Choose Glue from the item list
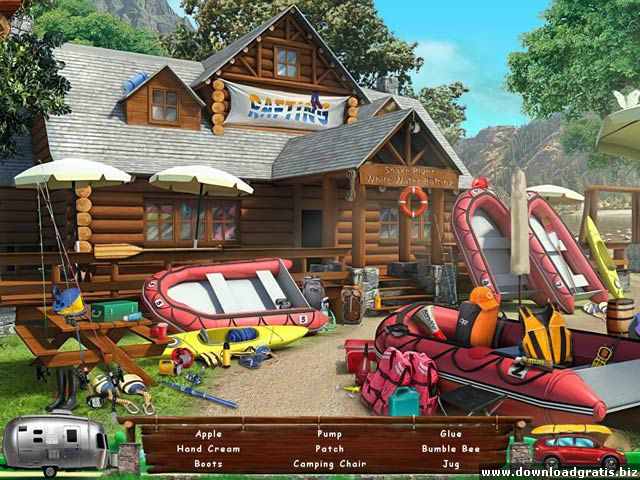The height and width of the screenshot is (480, 640). [x=450, y=434]
